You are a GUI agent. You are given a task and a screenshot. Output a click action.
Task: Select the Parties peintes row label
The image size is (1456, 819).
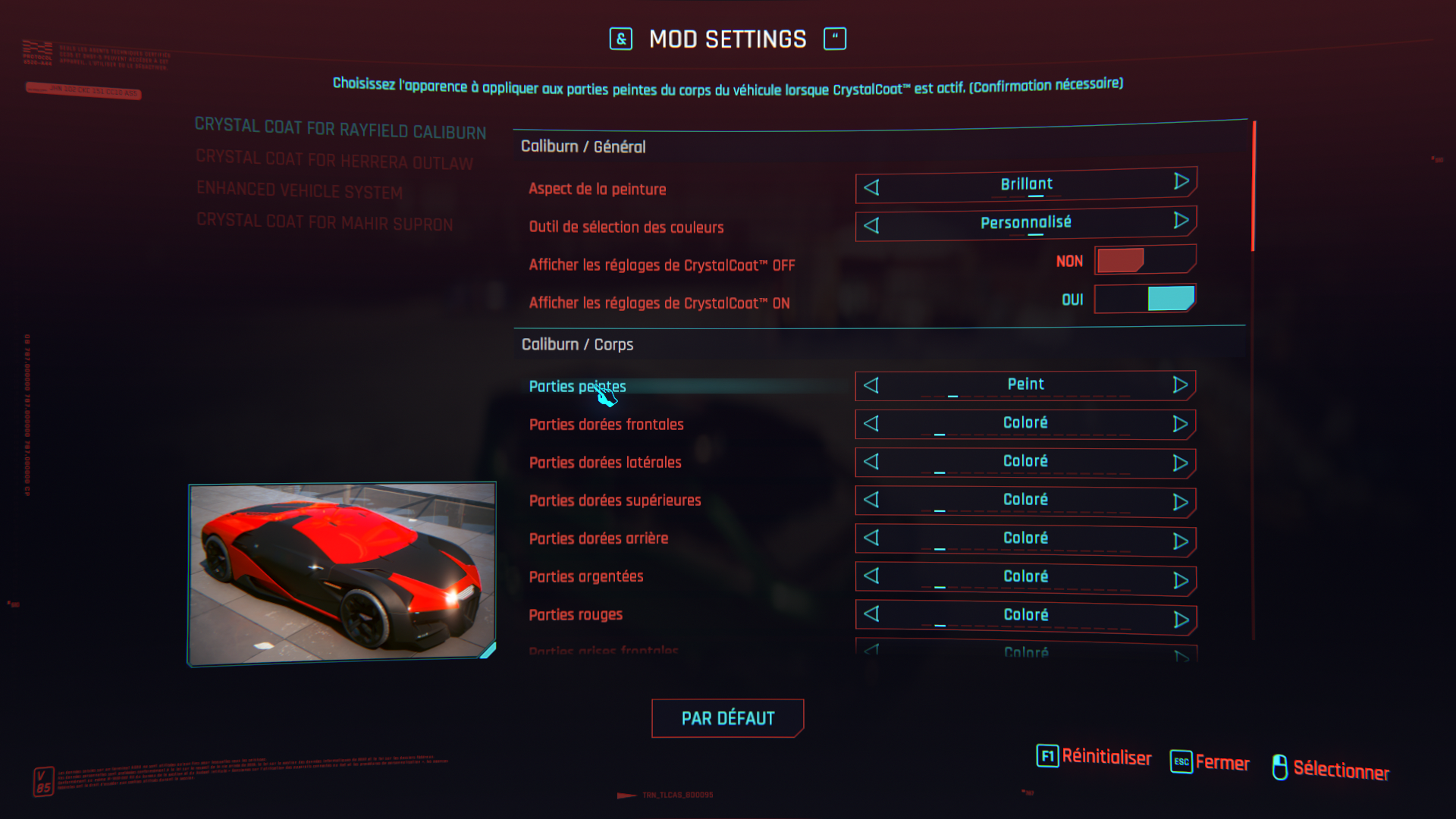[x=577, y=387]
